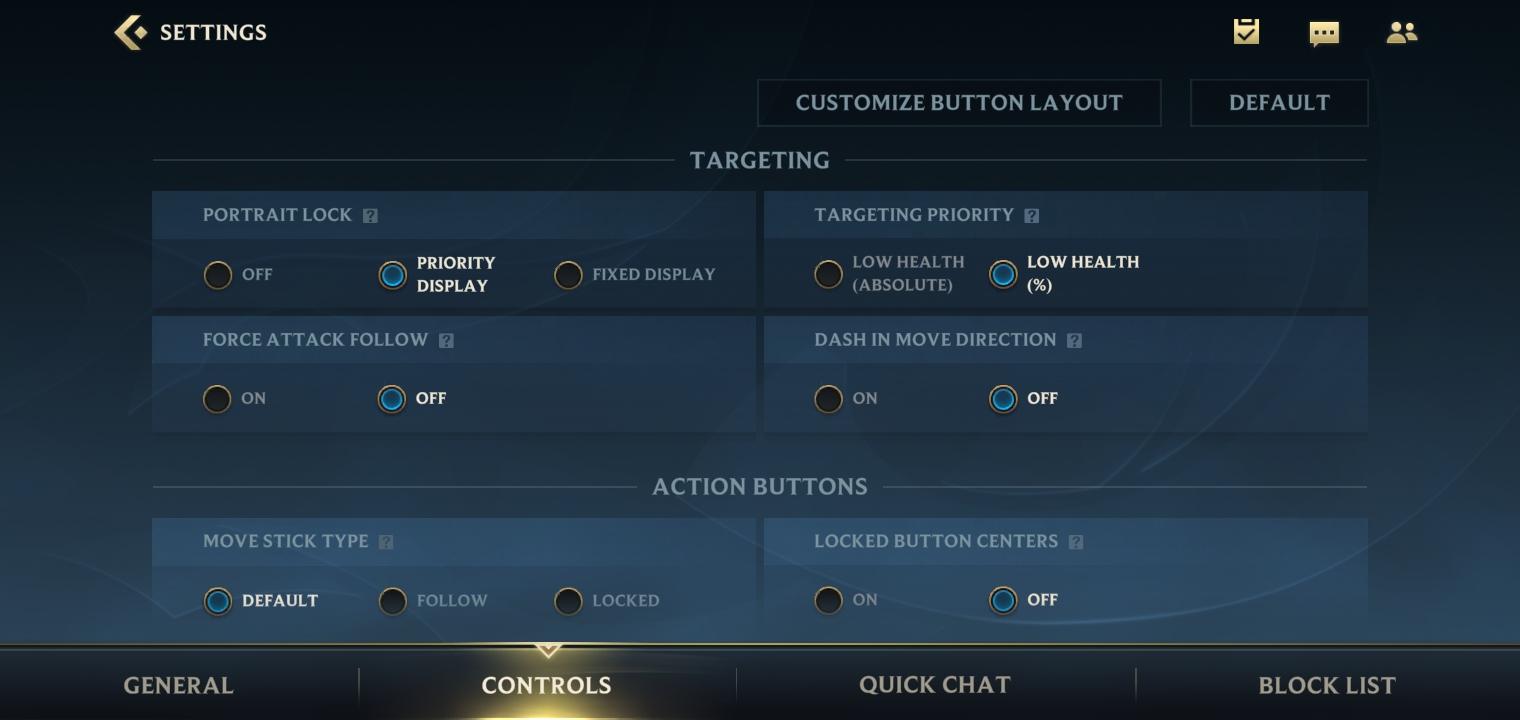Show the Block List tab
The width and height of the screenshot is (1520, 720).
[1326, 685]
